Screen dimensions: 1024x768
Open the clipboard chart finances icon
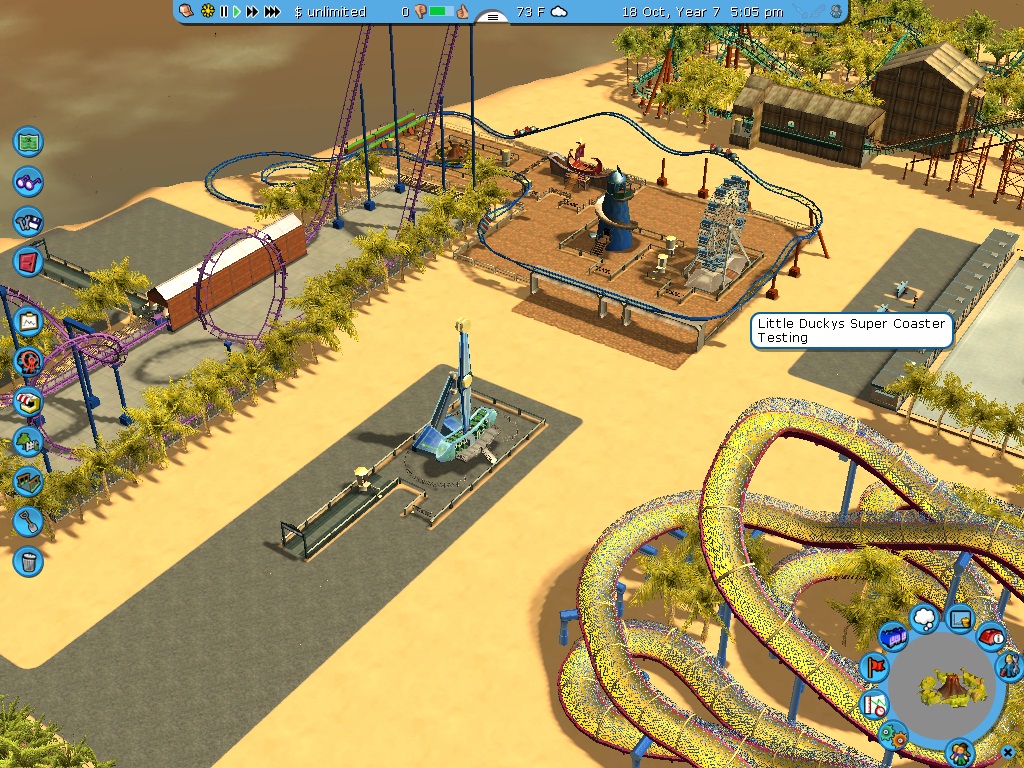pos(28,322)
